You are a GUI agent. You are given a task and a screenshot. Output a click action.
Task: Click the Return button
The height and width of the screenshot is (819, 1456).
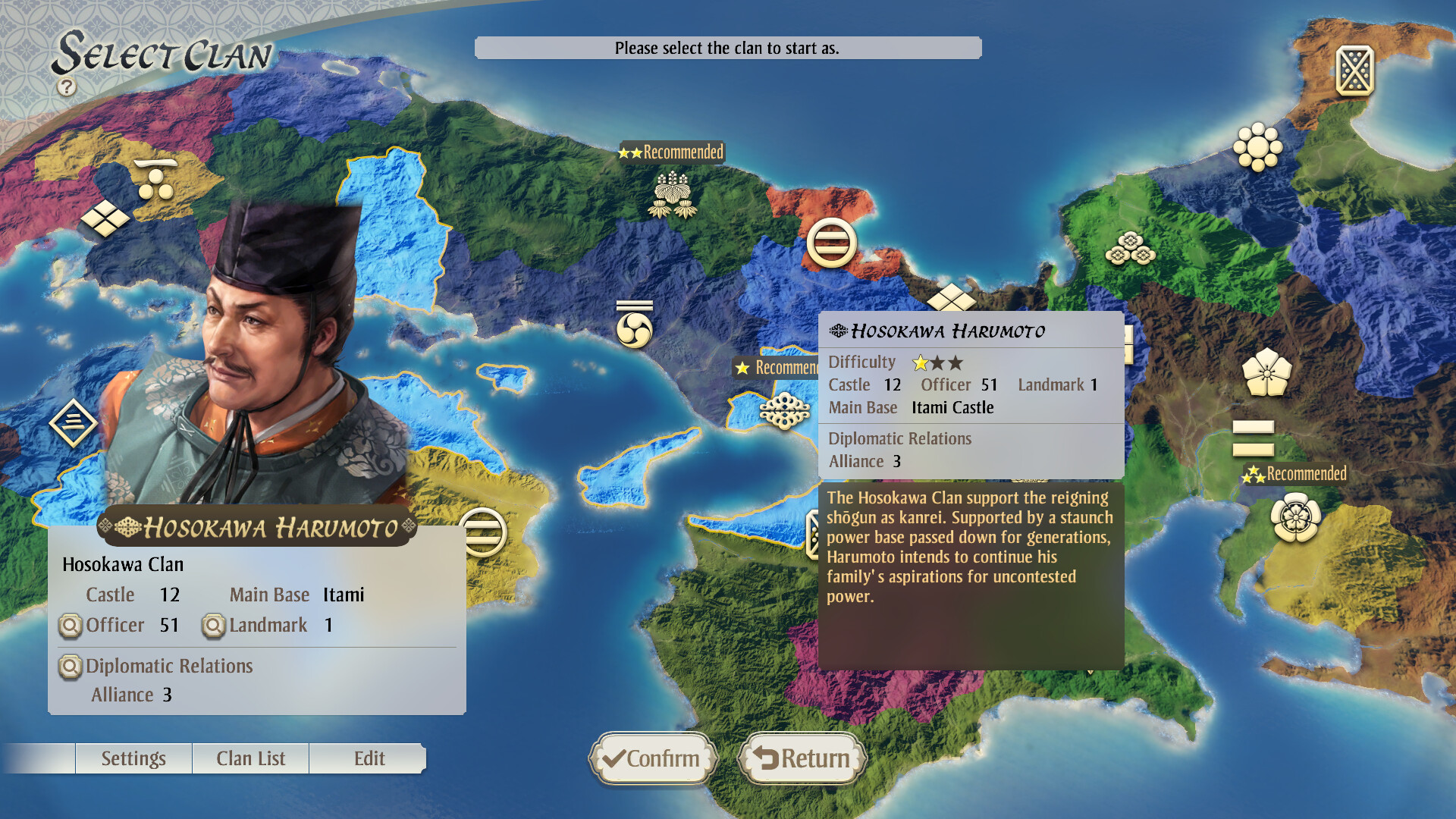pos(802,758)
